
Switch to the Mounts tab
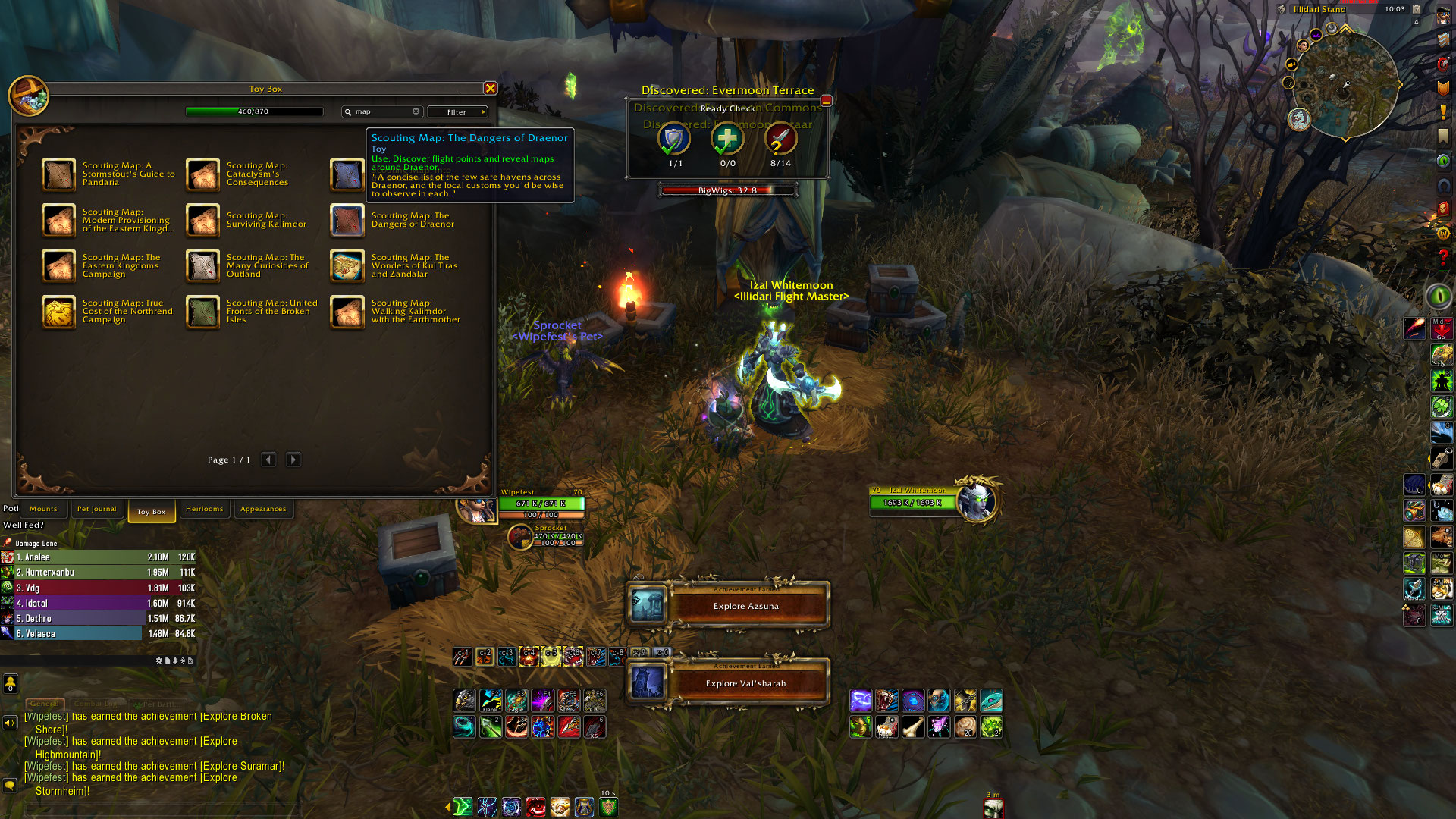pos(43,509)
